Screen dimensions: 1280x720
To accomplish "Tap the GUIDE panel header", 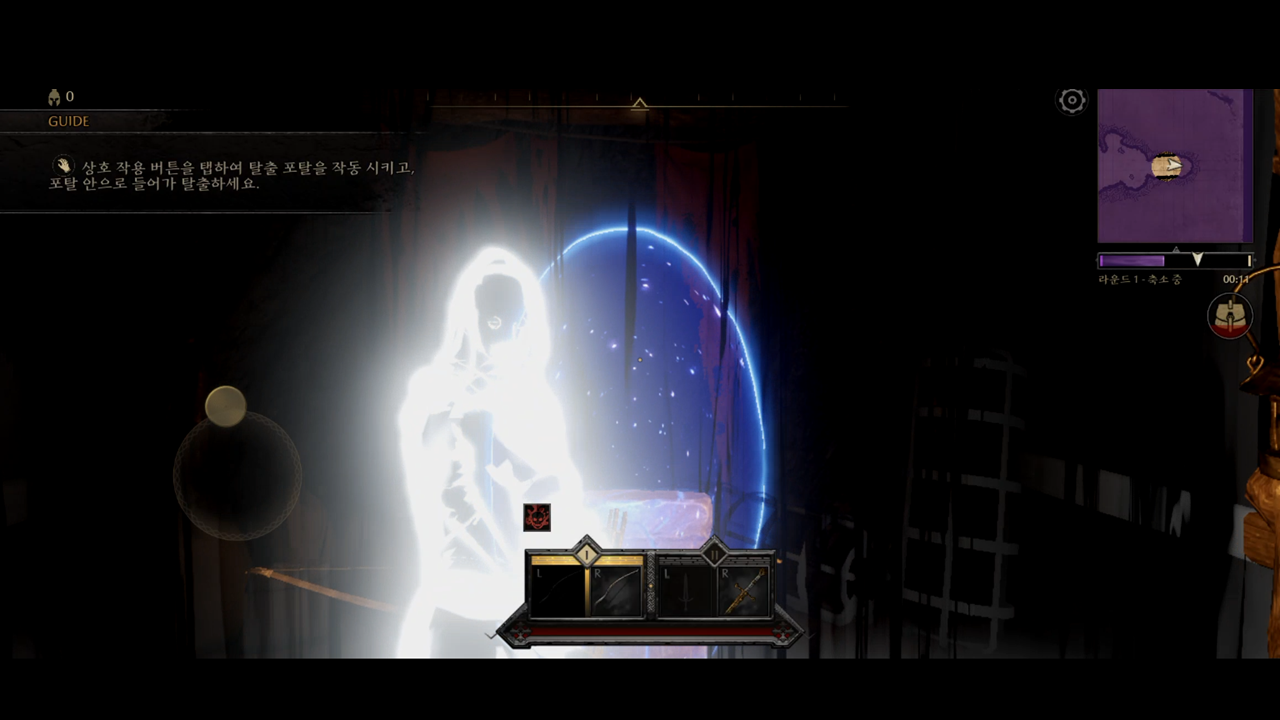I will [69, 121].
